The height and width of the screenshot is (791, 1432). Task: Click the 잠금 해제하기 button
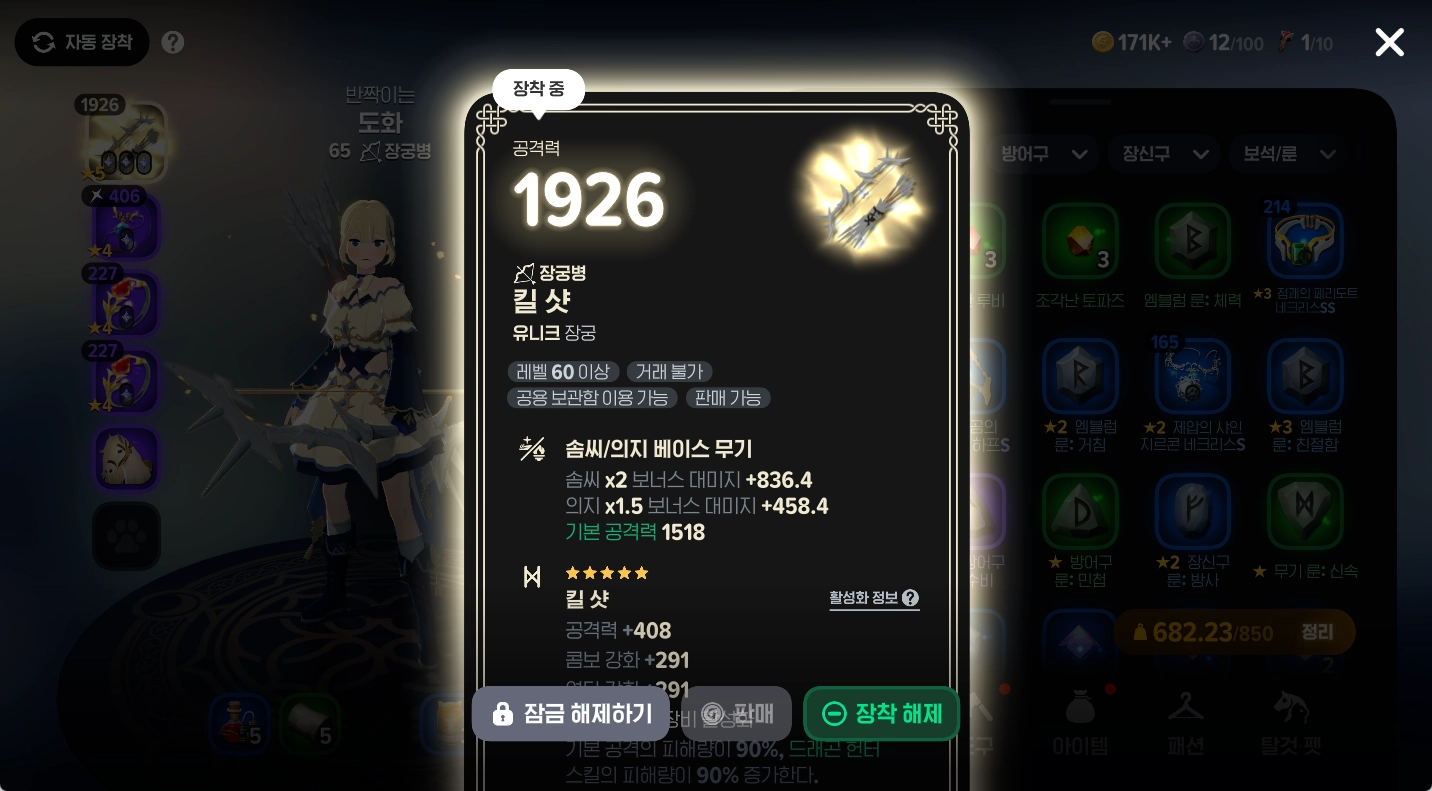(570, 713)
